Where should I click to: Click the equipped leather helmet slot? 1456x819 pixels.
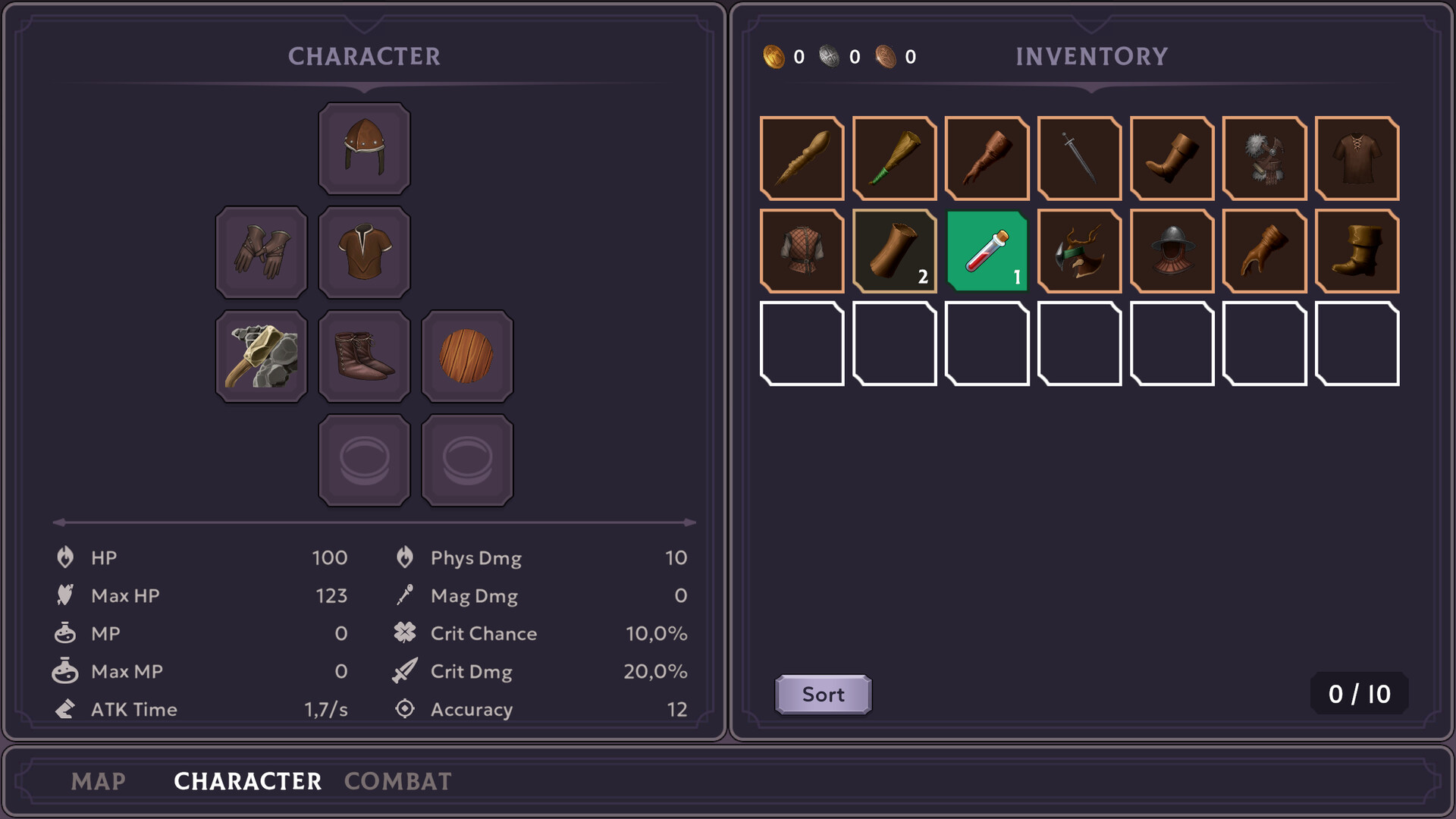click(x=364, y=148)
